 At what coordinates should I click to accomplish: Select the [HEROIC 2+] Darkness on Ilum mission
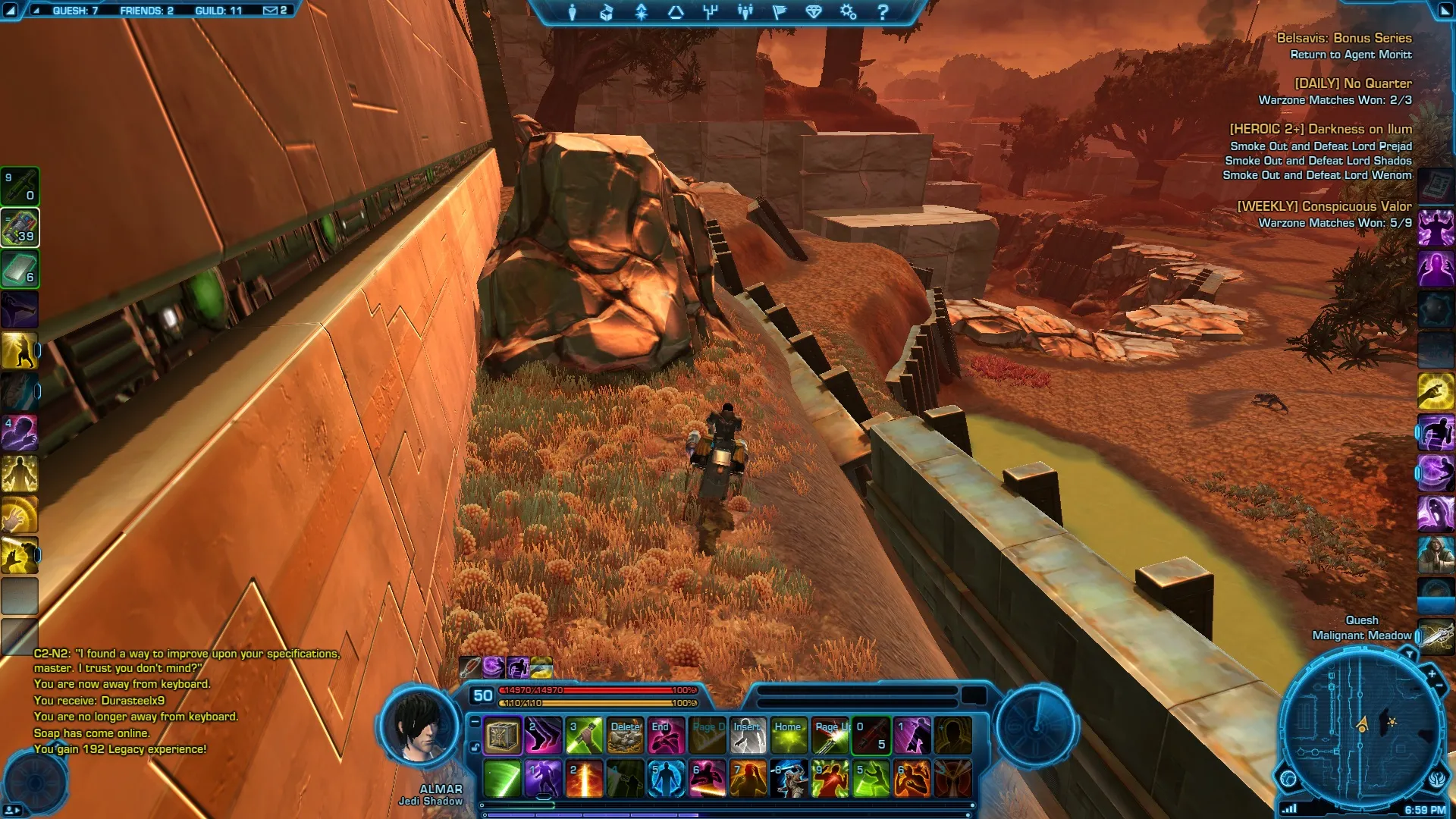[x=1320, y=129]
